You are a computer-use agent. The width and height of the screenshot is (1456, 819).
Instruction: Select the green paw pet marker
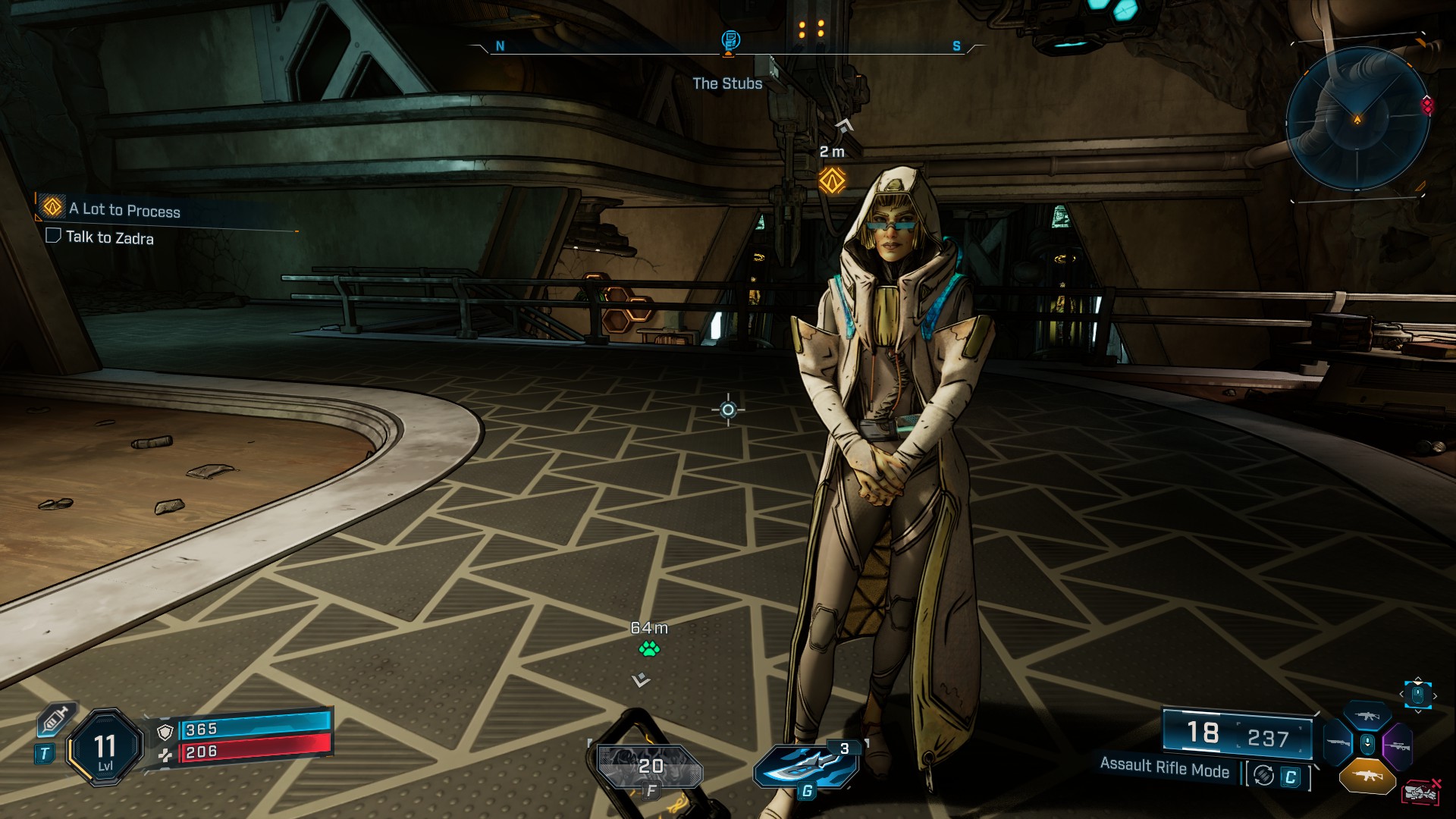649,649
